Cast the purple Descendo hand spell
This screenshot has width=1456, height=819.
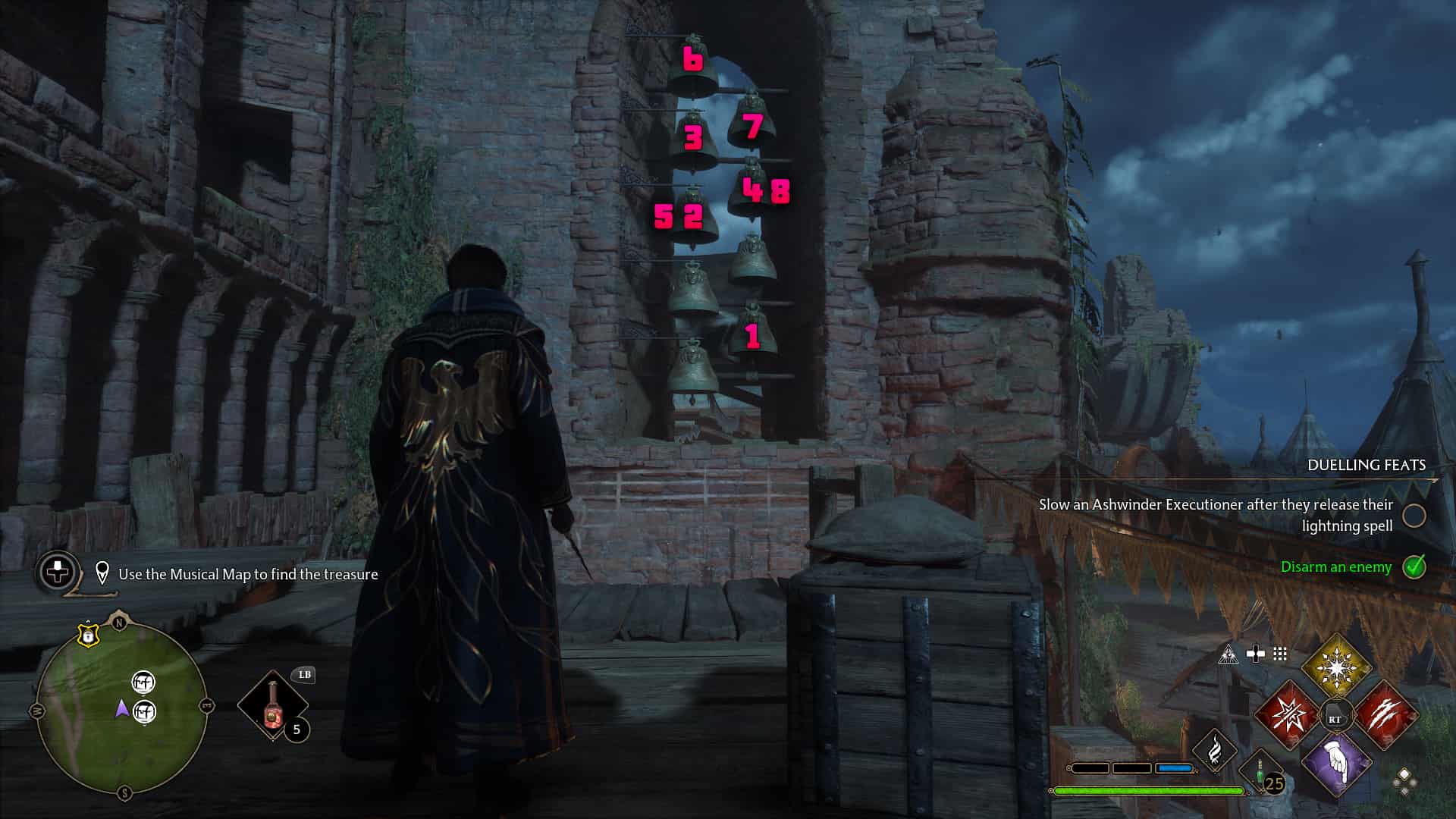1337,763
